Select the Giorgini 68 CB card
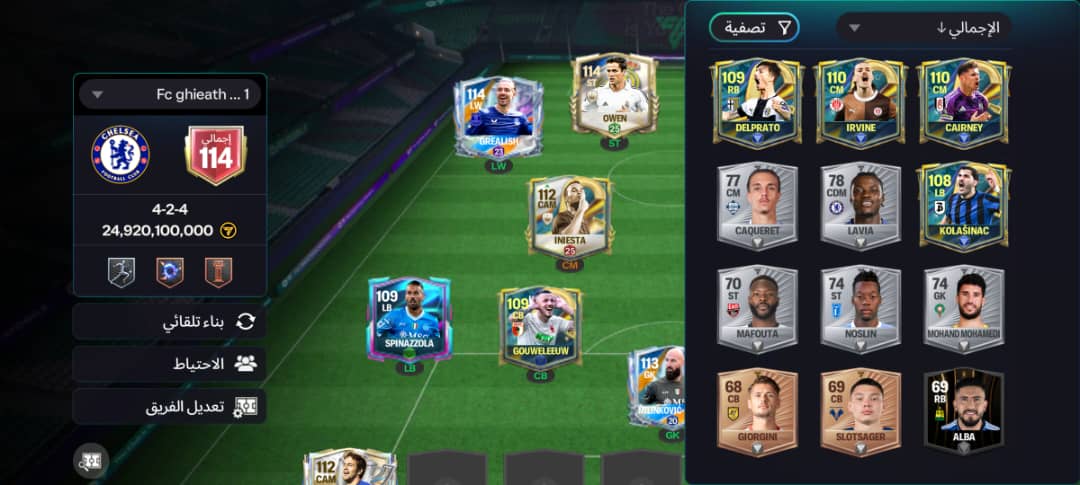The width and height of the screenshot is (1080, 485). pyautogui.click(x=757, y=412)
